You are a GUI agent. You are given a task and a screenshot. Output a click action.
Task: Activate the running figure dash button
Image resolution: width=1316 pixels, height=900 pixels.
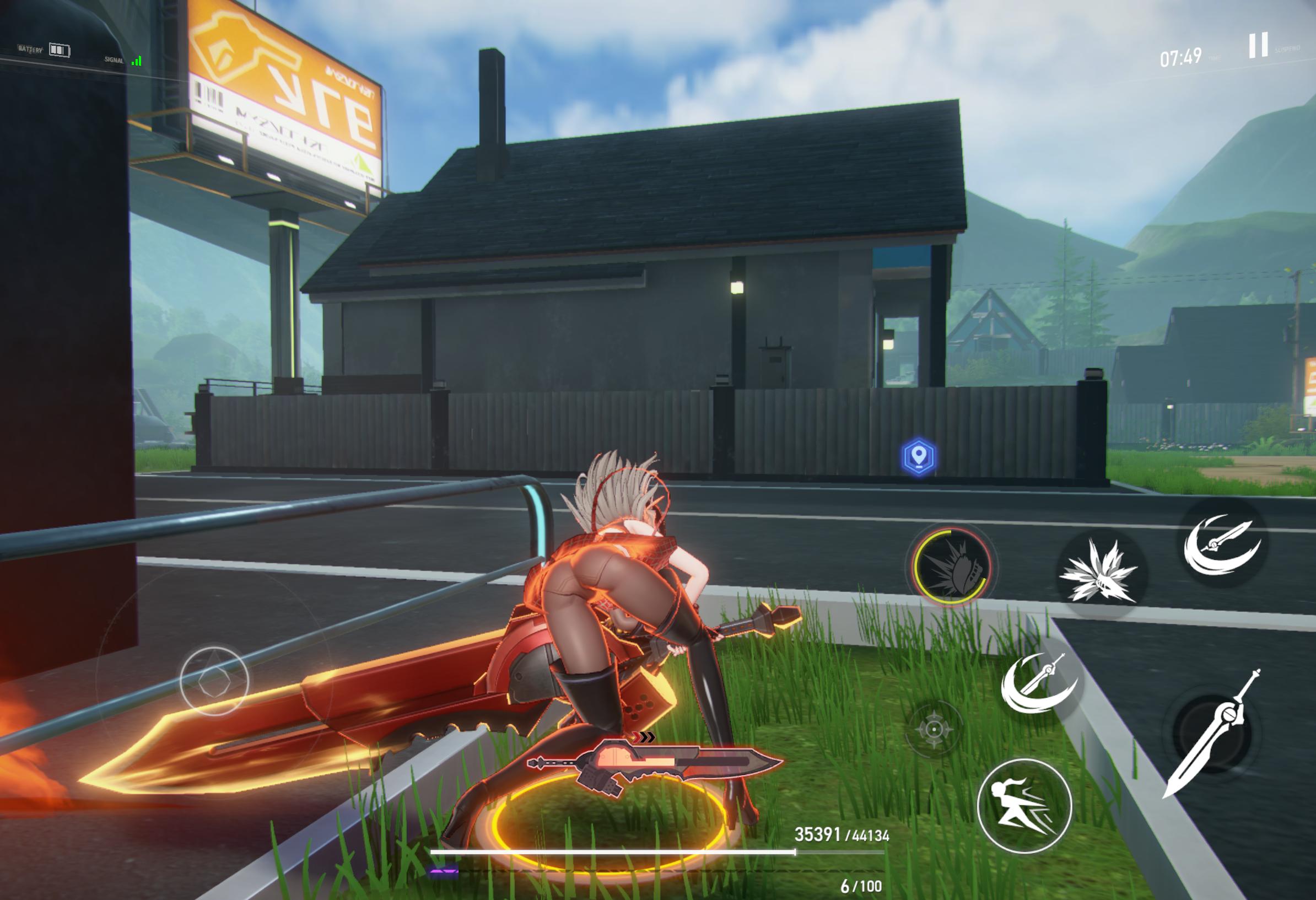pyautogui.click(x=1024, y=805)
